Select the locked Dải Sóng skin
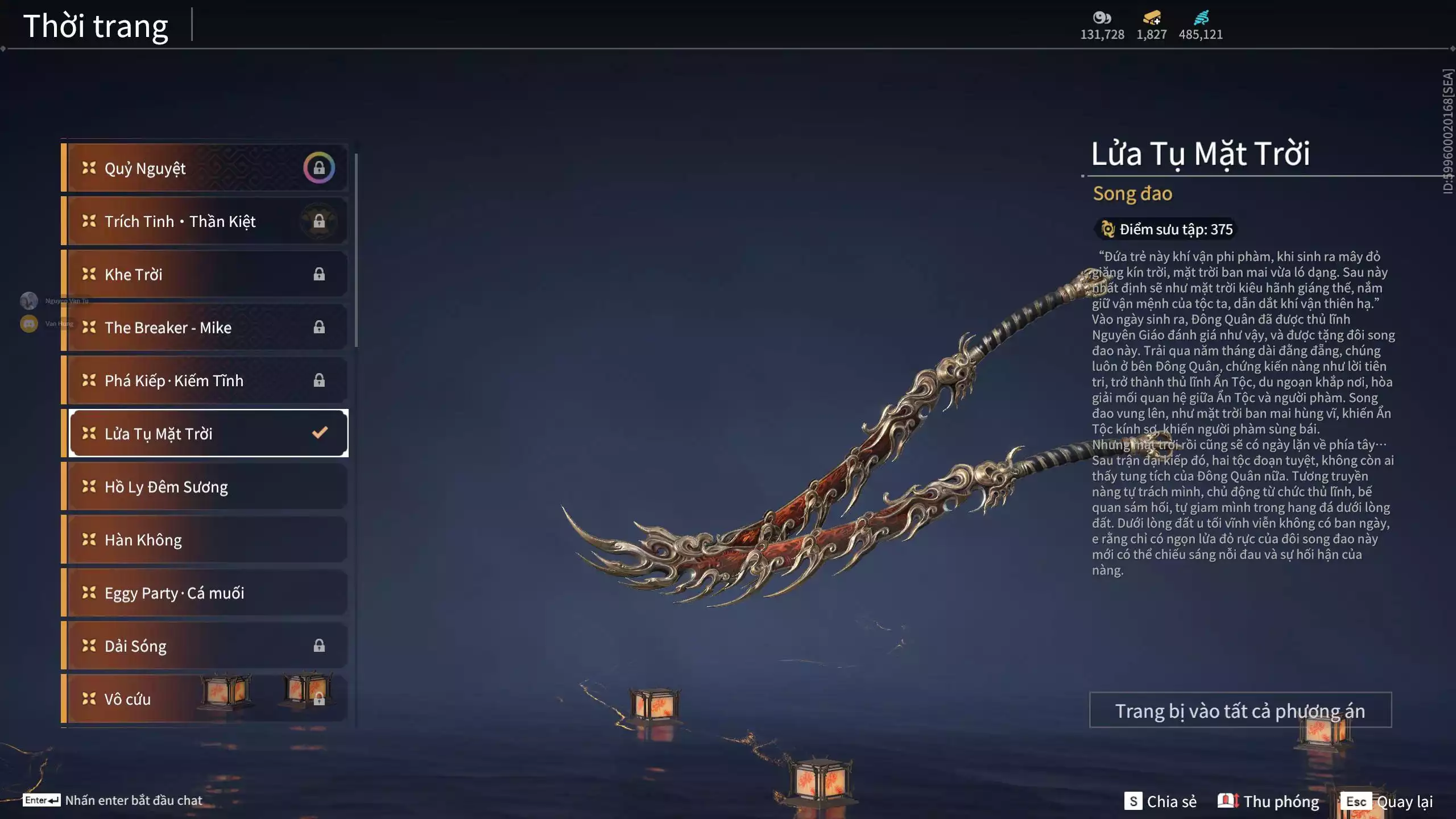This screenshot has width=1456, height=819. [x=205, y=646]
